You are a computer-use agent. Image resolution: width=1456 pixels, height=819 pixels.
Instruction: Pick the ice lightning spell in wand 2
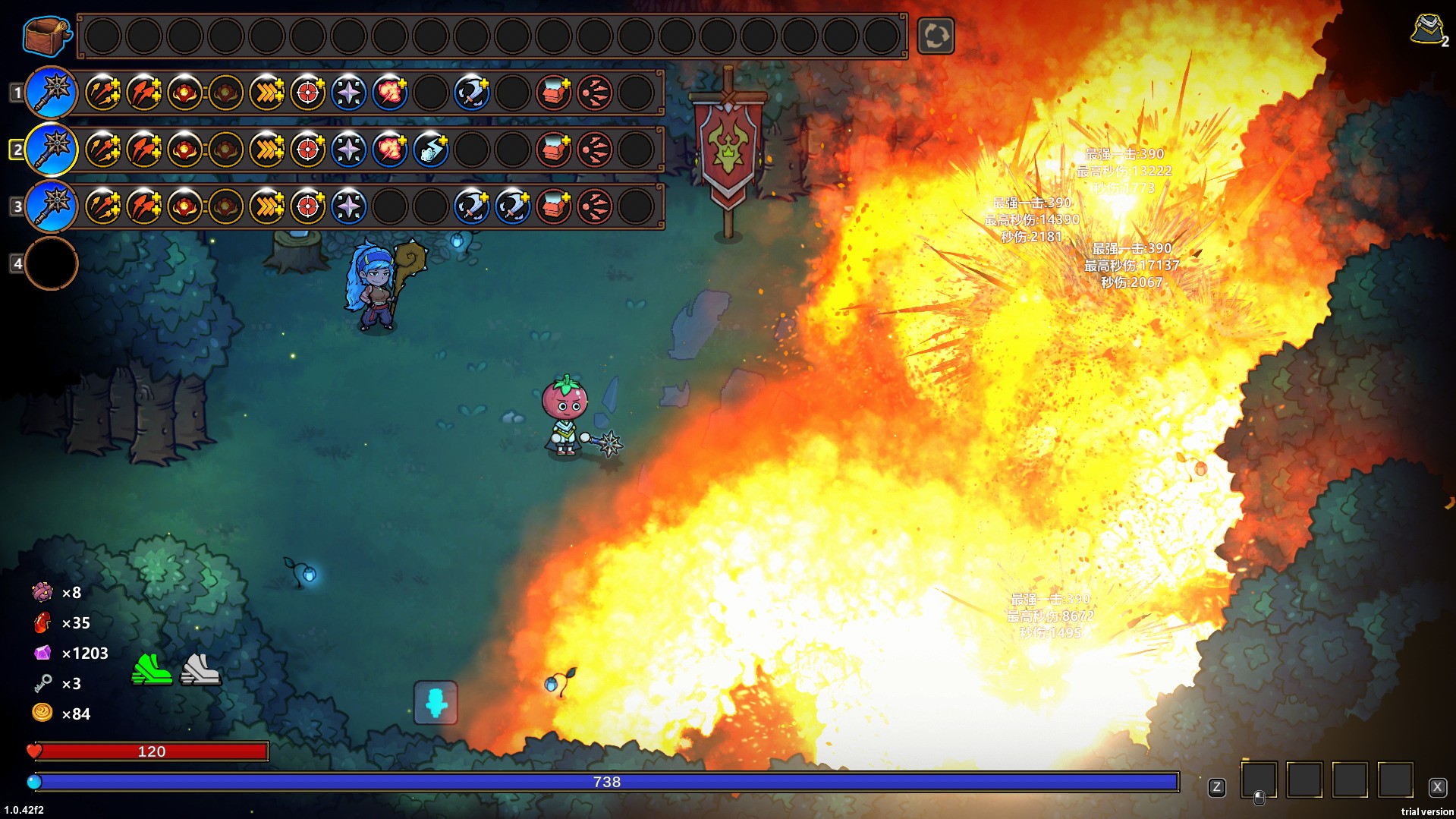[431, 150]
